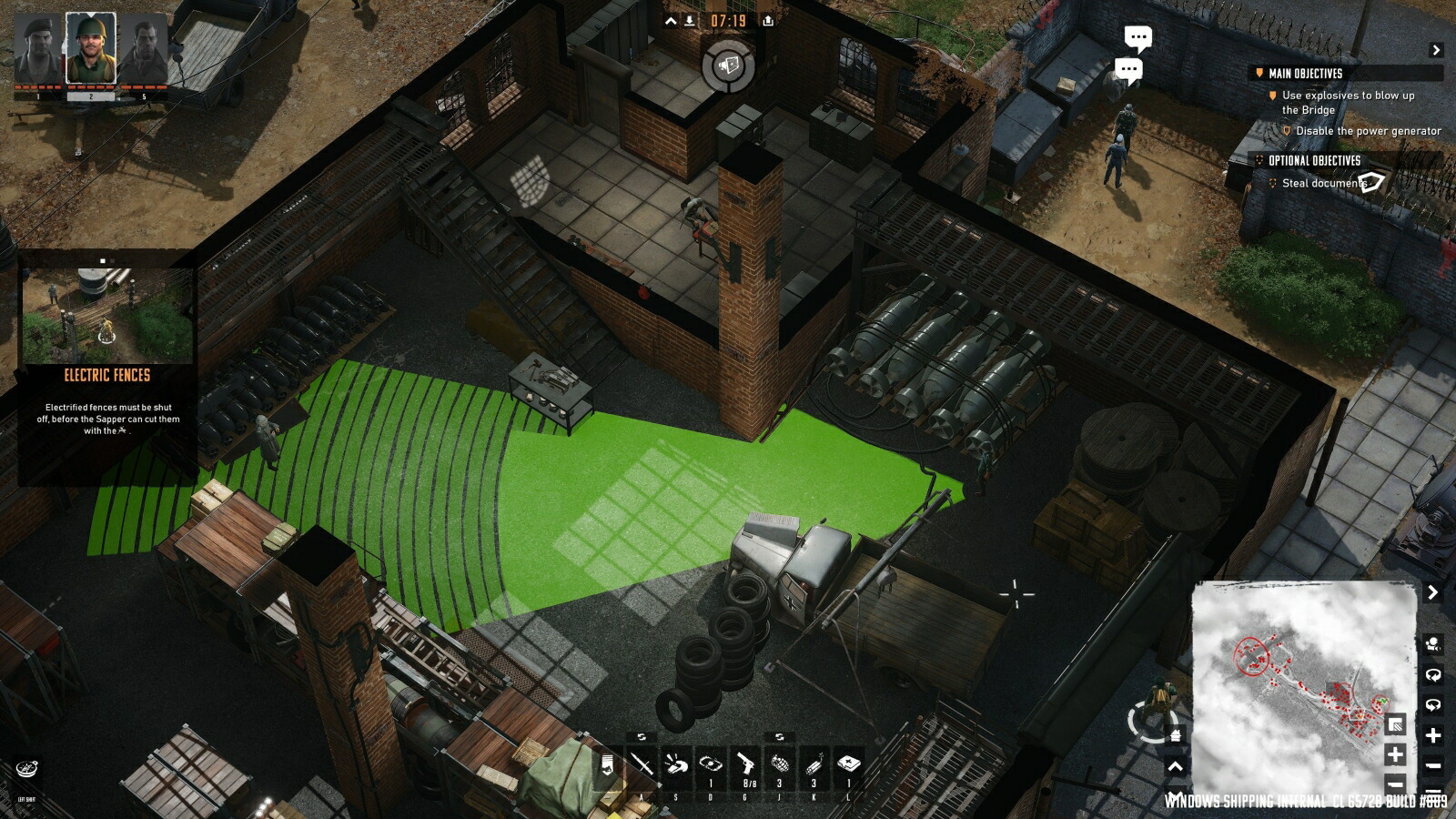Activate the circular megaphone command button

[728, 66]
